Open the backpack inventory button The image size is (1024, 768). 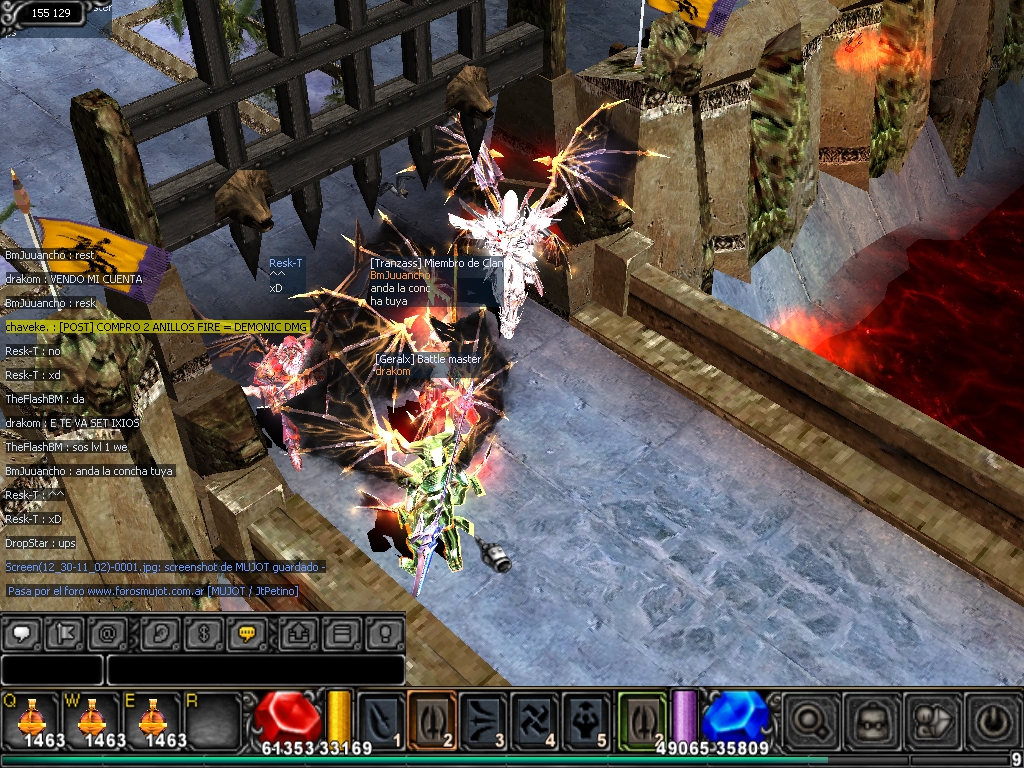coord(870,720)
